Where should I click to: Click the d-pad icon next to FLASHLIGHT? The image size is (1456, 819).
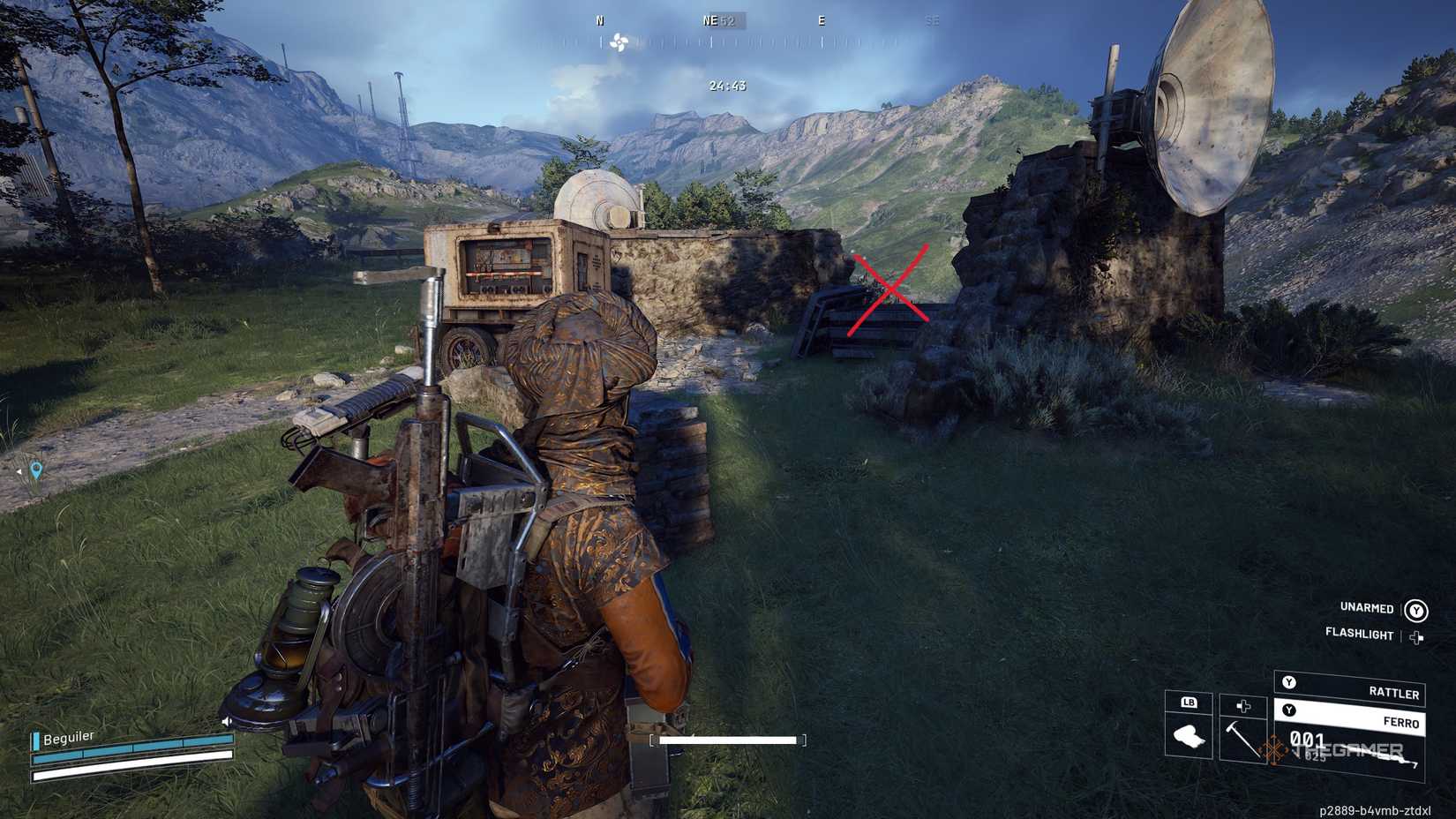pos(1416,635)
